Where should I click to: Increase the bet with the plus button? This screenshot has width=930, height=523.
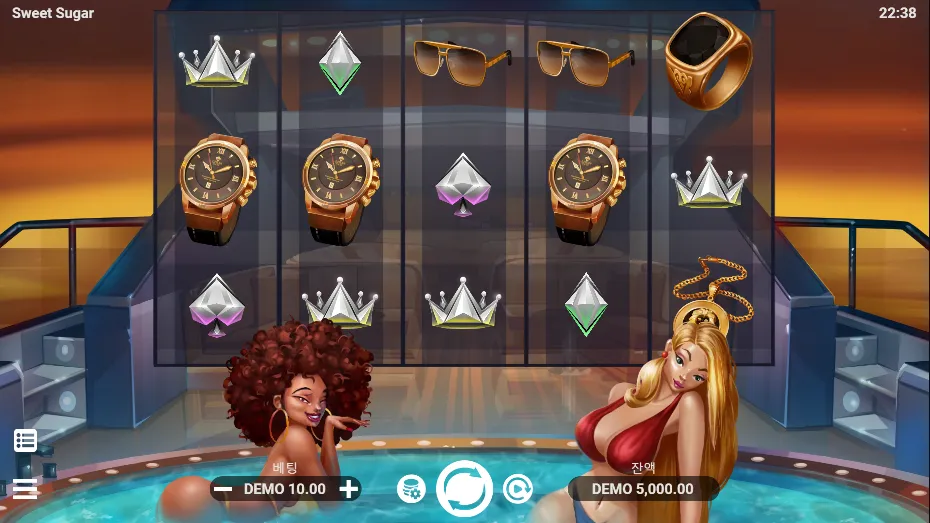coord(348,489)
